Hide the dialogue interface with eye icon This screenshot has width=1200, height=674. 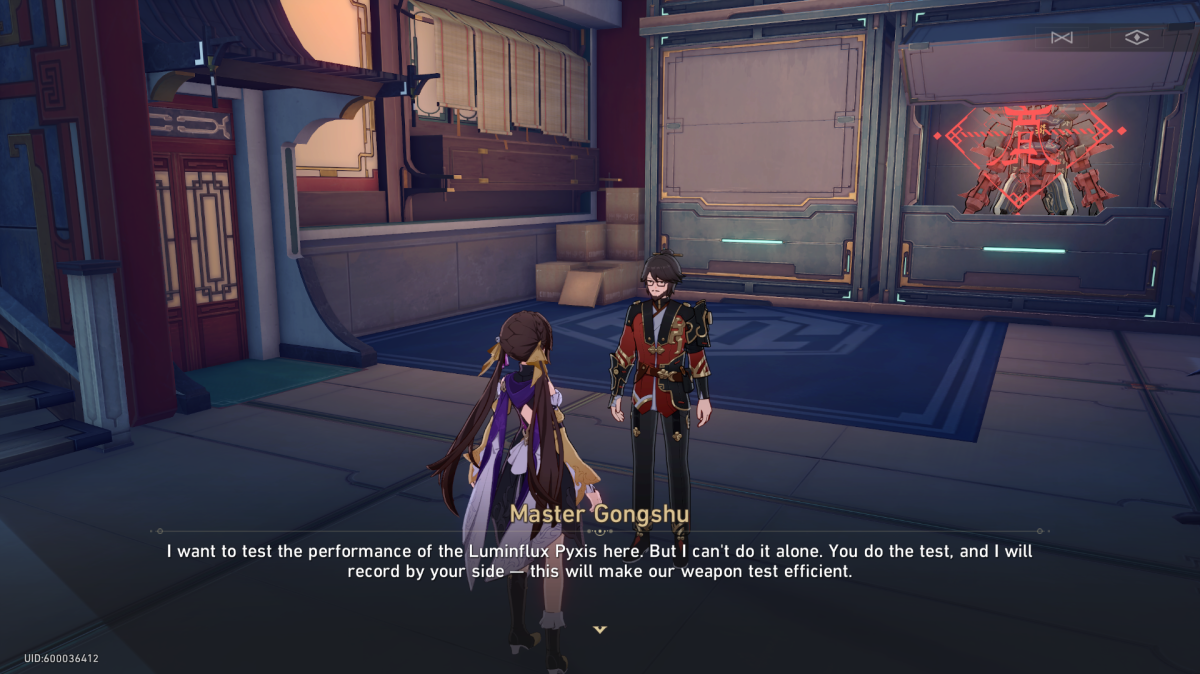coord(1136,38)
